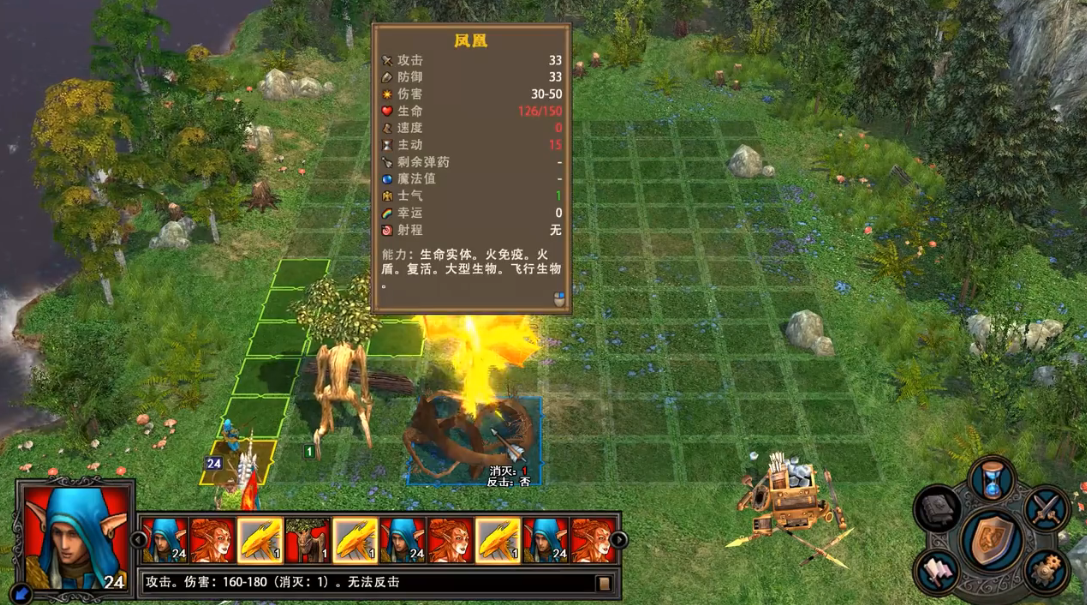Image resolution: width=1087 pixels, height=605 pixels.
Task: Click the blue arrow beside the portrait
Action: pos(22,593)
